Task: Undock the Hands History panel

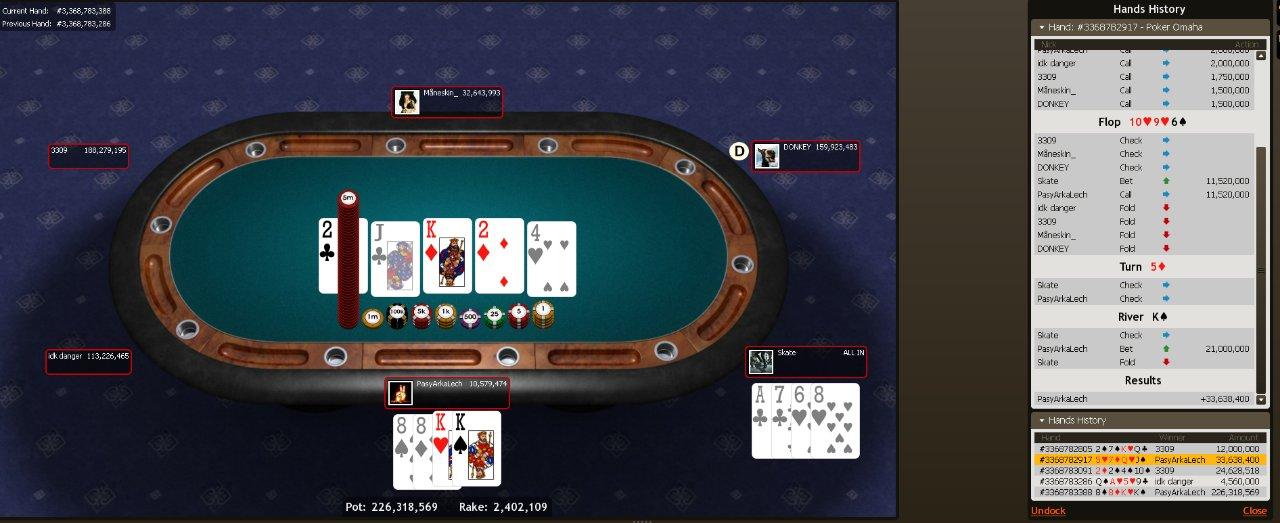Action: pyautogui.click(x=1048, y=511)
